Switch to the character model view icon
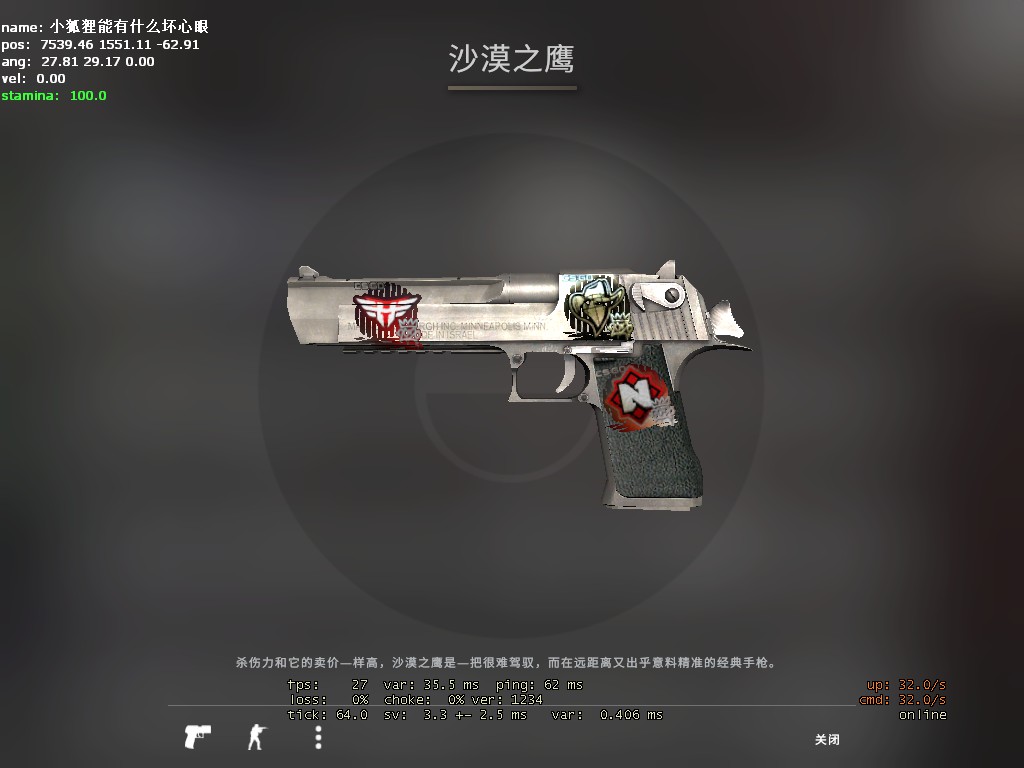The height and width of the screenshot is (768, 1024). pos(257,738)
